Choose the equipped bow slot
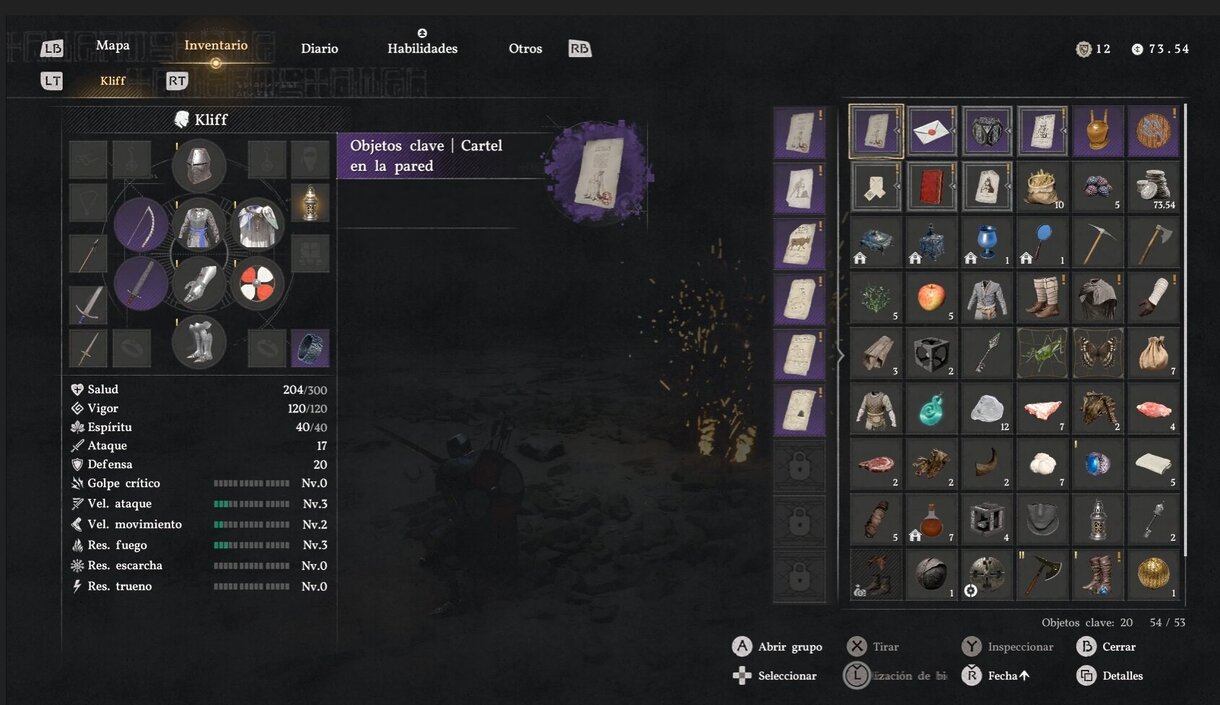 141,224
